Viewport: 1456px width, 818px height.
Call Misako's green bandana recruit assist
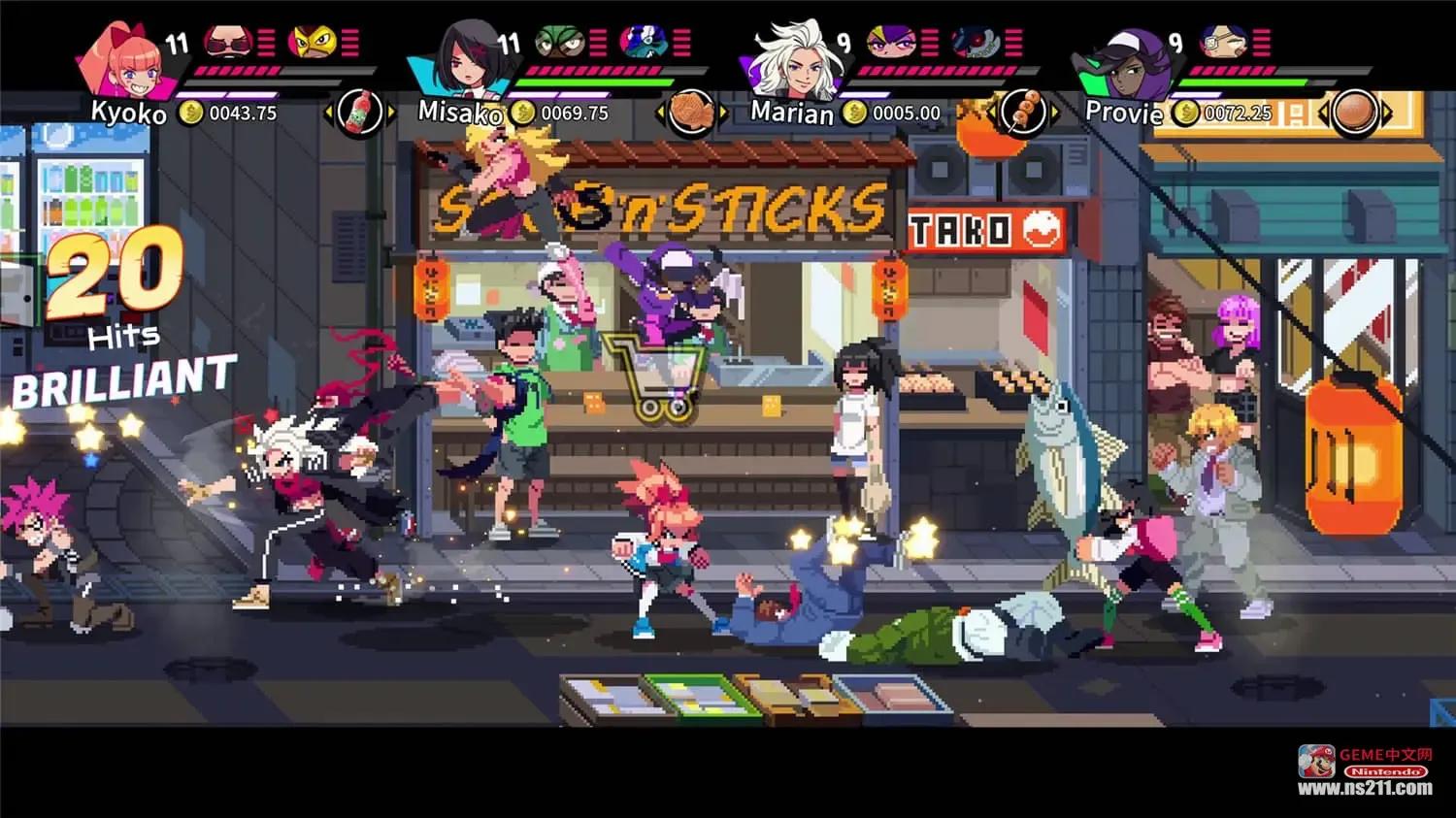pos(561,43)
